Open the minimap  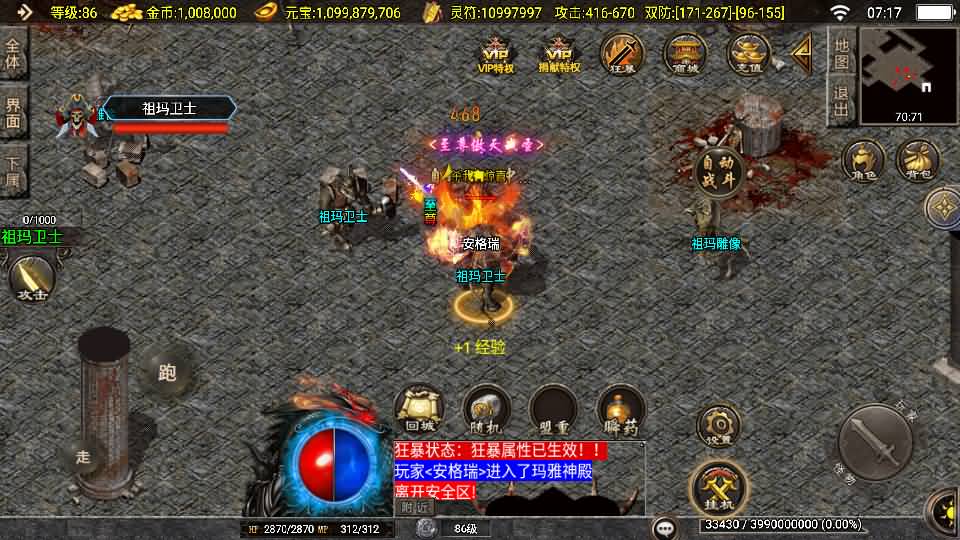[x=908, y=73]
